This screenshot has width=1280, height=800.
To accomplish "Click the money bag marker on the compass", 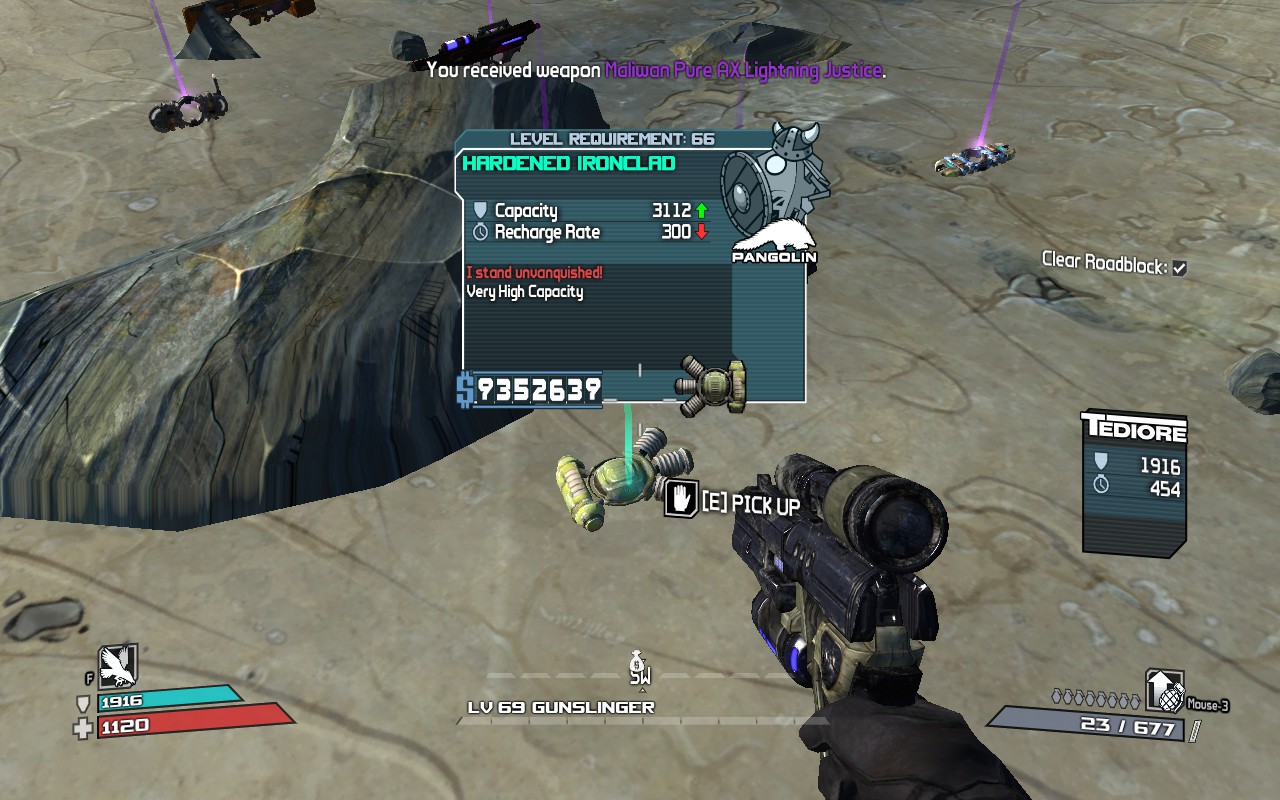I will click(639, 662).
